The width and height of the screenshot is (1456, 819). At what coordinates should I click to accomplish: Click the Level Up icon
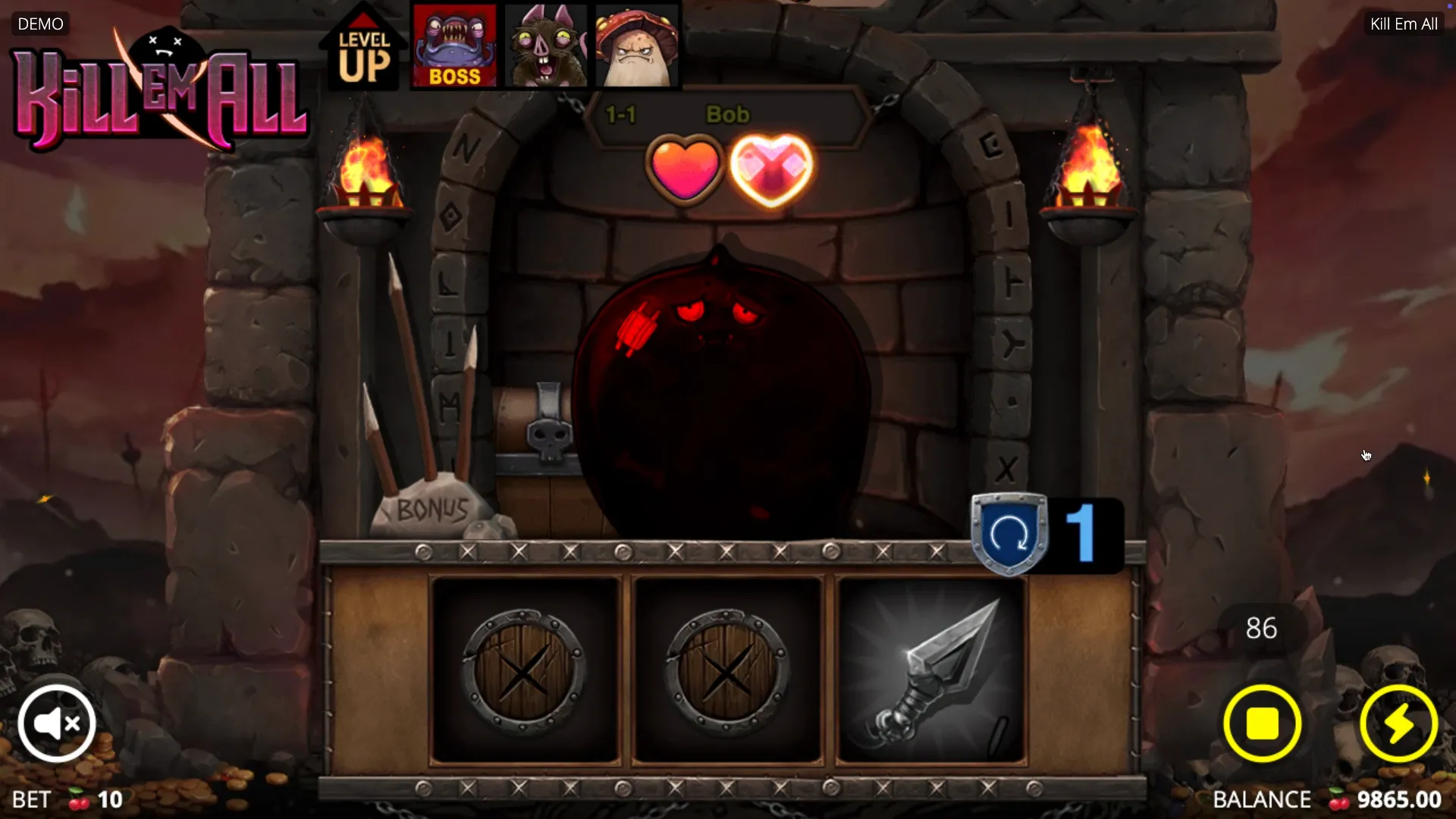(364, 52)
